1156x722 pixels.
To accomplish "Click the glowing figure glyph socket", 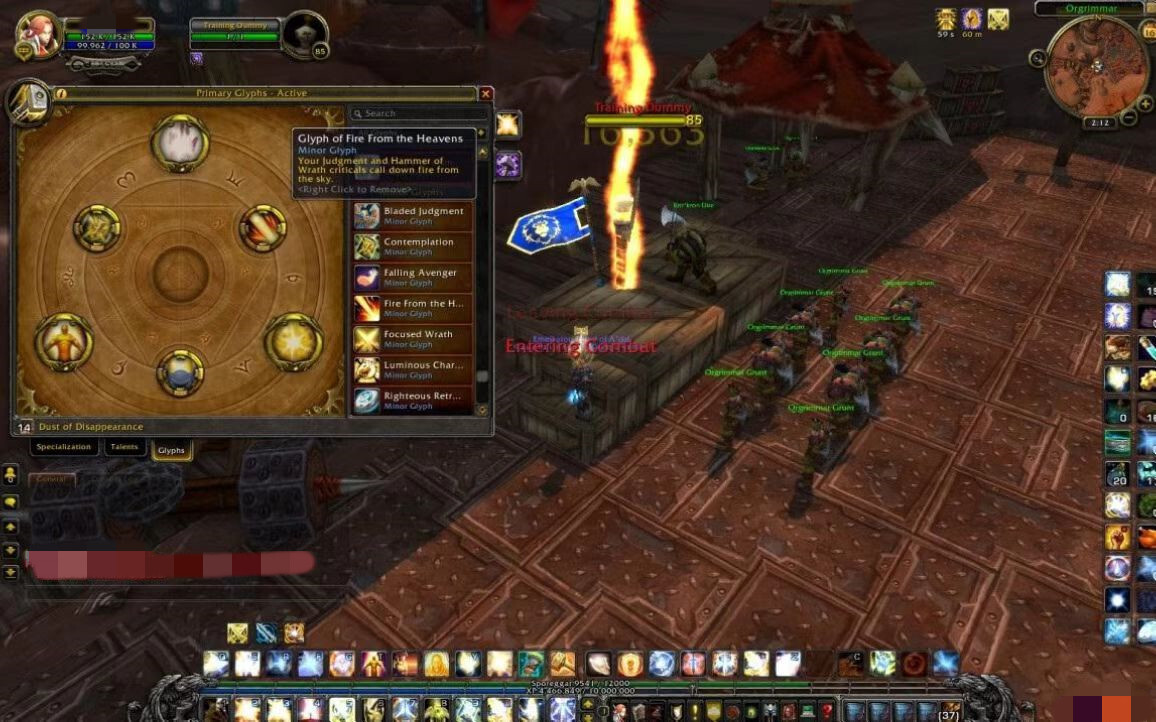I will coord(64,341).
